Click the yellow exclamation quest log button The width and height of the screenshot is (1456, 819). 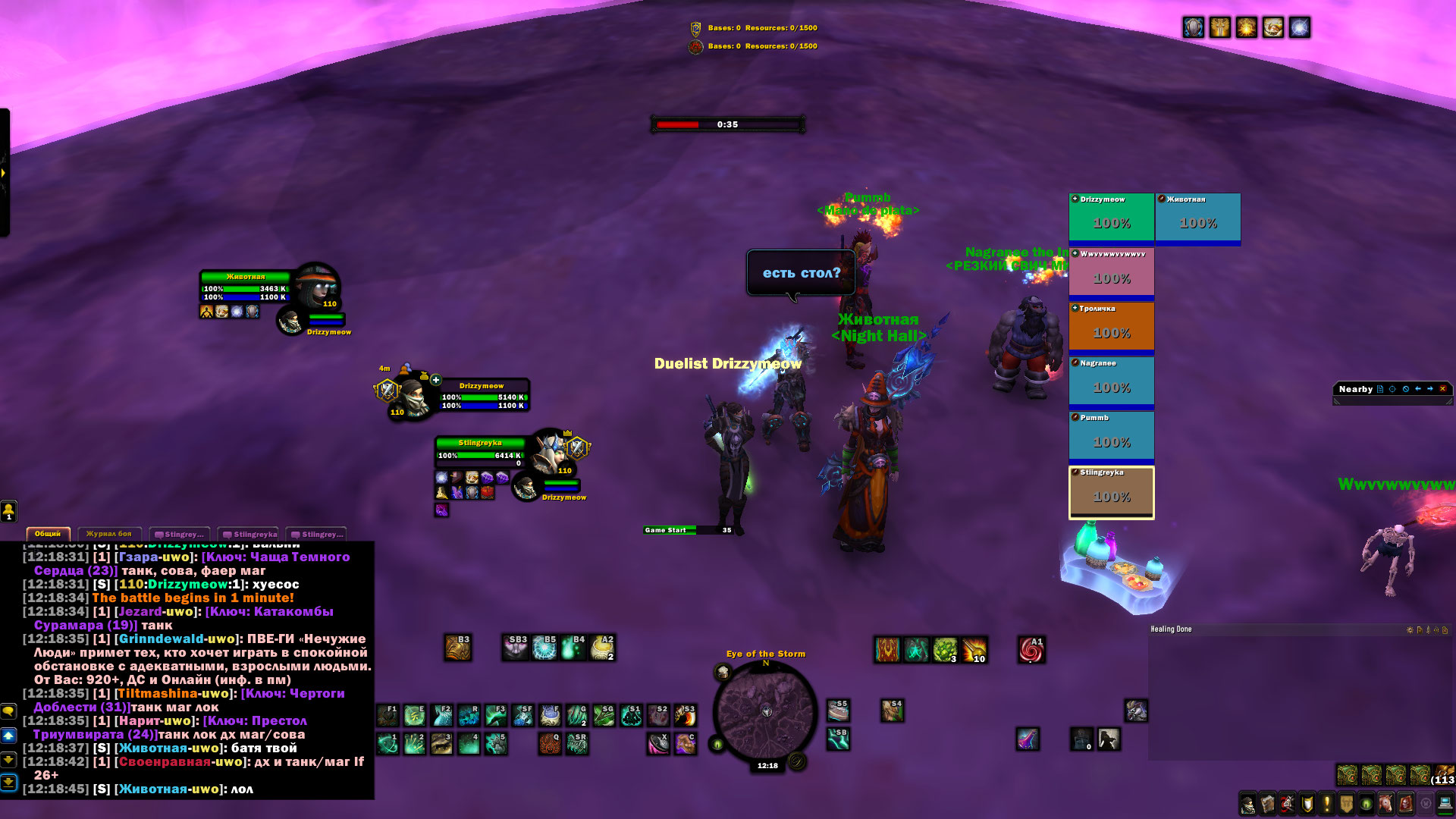pyautogui.click(x=1326, y=804)
